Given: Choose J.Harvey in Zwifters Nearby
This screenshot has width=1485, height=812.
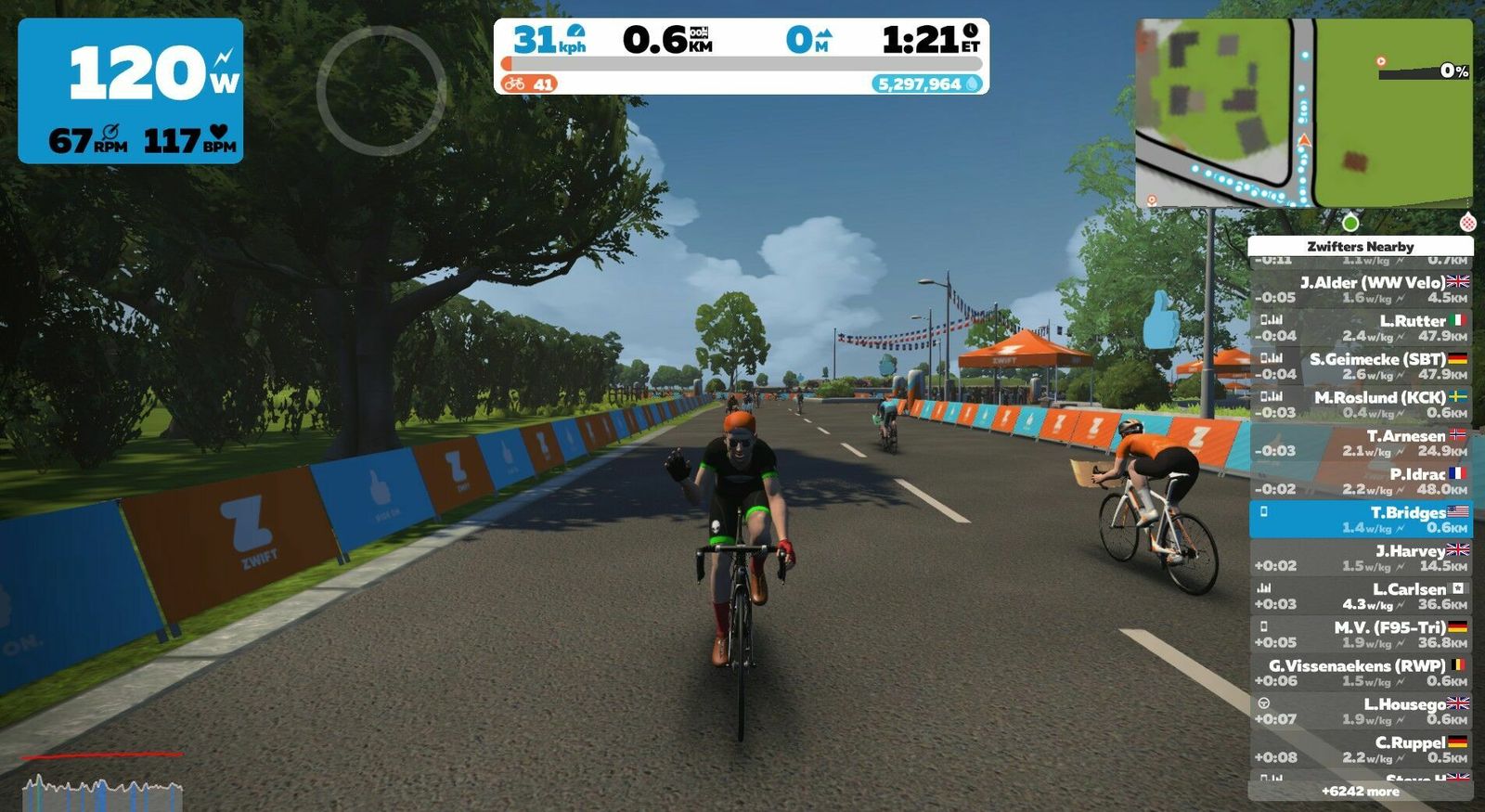Looking at the screenshot, I should [1360, 558].
